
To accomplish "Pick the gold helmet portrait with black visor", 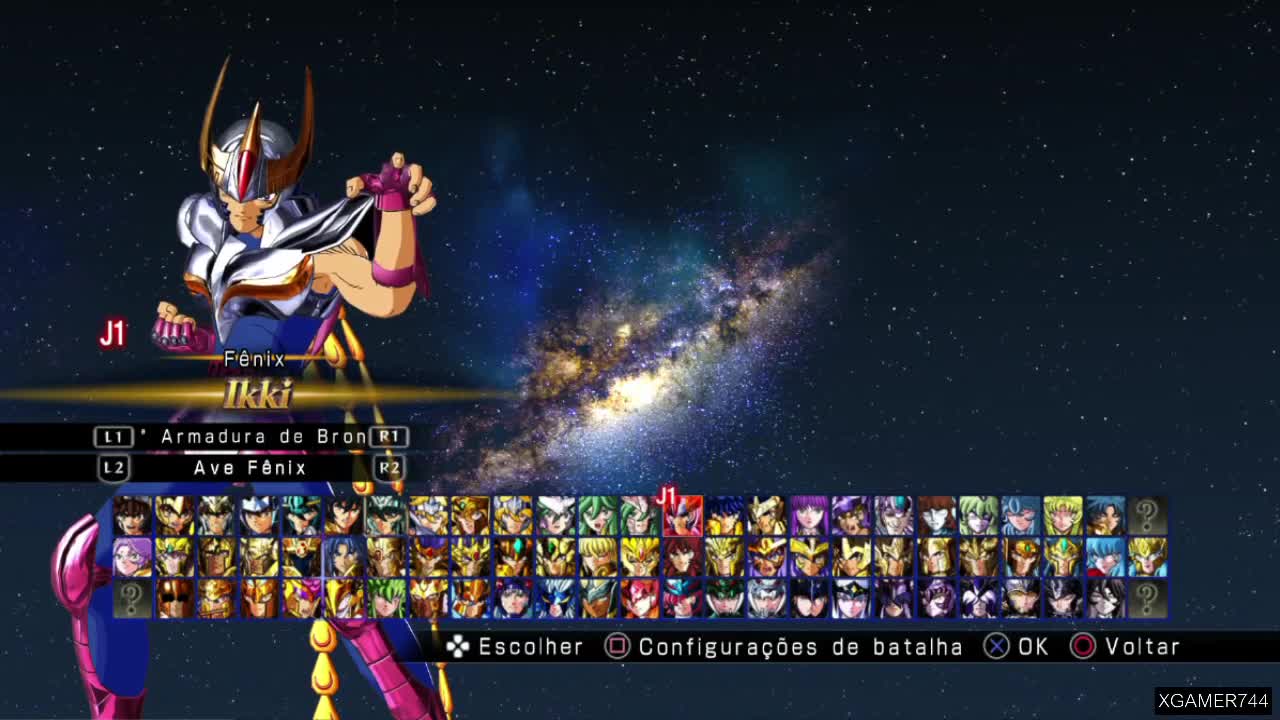I will click(x=174, y=598).
